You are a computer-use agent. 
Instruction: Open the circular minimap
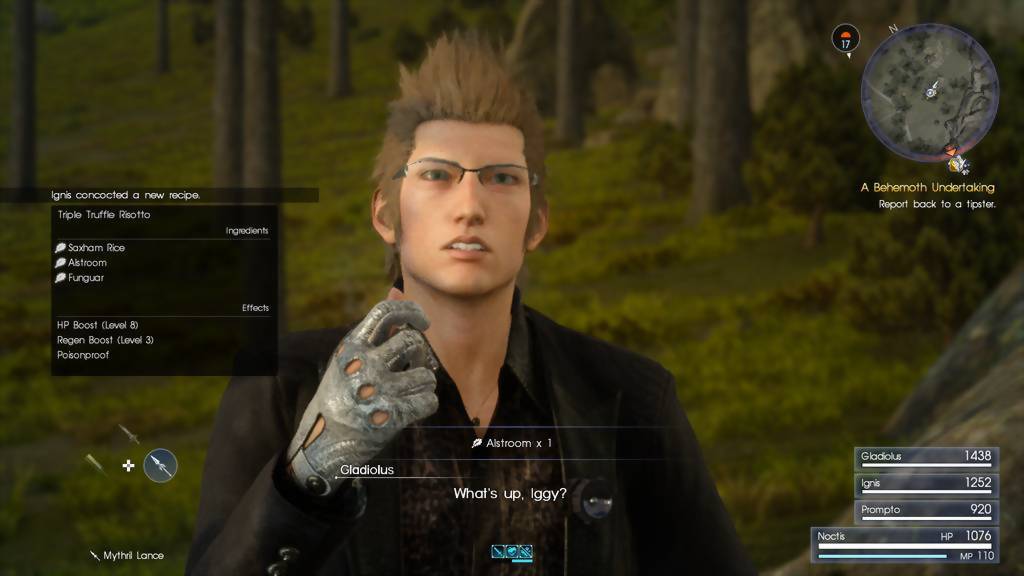pos(929,89)
